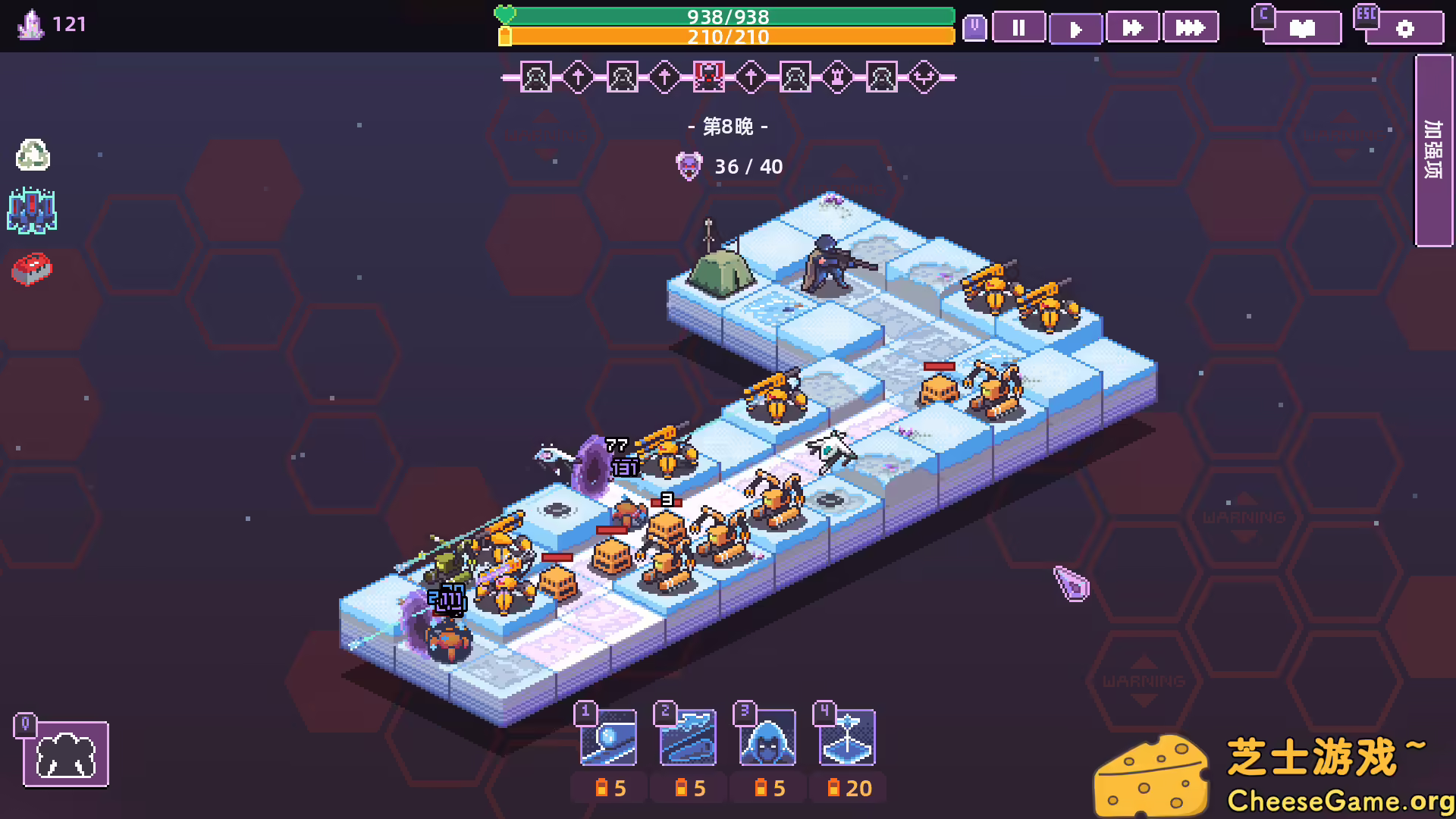
Task: Pause the game with the pause button
Action: pyautogui.click(x=1018, y=29)
